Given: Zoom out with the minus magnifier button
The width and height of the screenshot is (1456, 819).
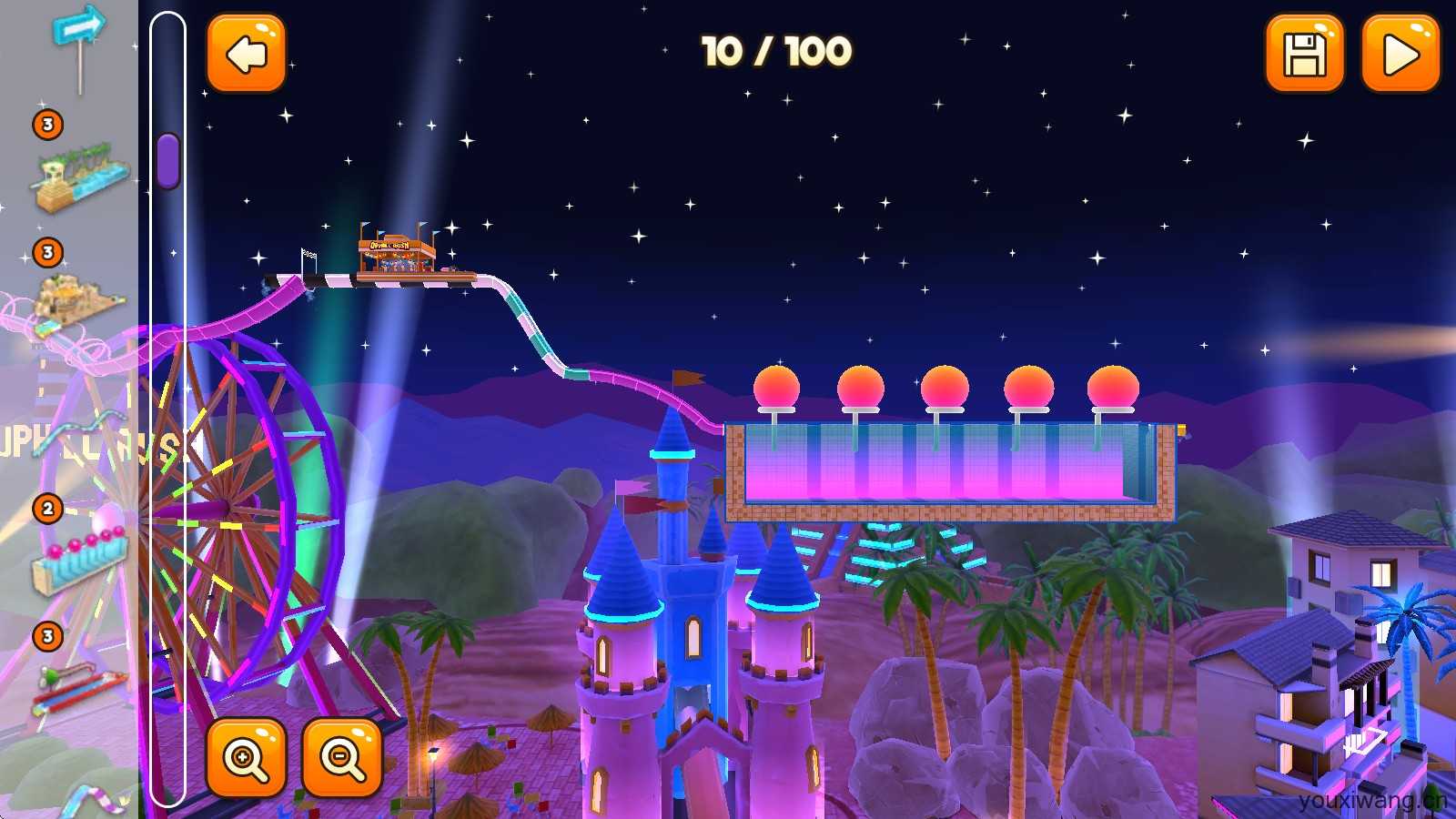Looking at the screenshot, I should tap(342, 757).
